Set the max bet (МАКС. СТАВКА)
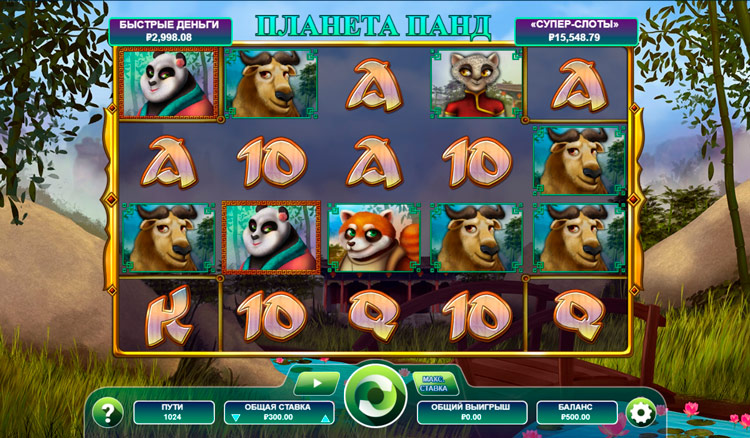This screenshot has height=438, width=750. point(432,381)
